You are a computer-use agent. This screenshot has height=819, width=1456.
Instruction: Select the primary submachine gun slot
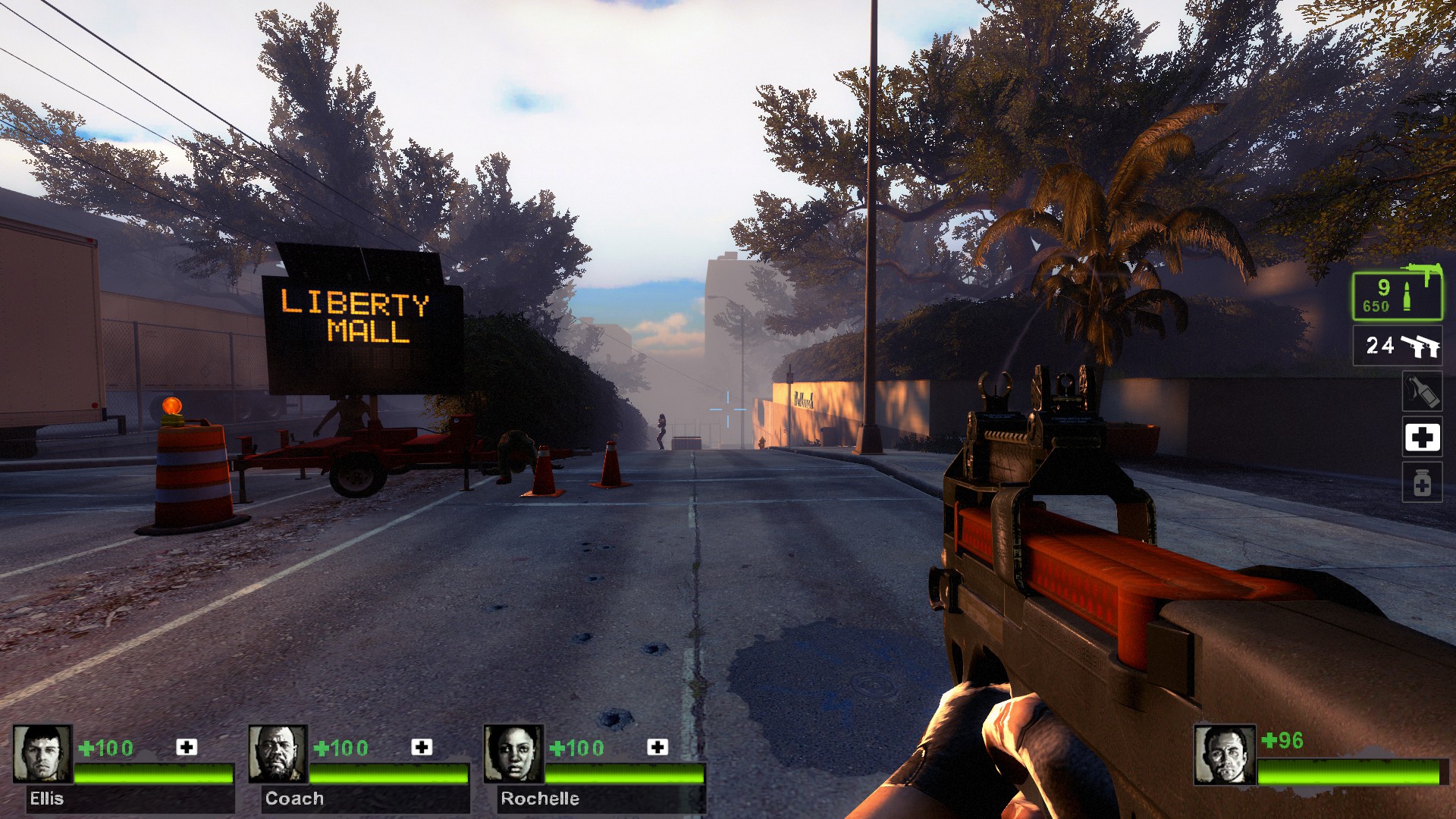tap(1397, 295)
